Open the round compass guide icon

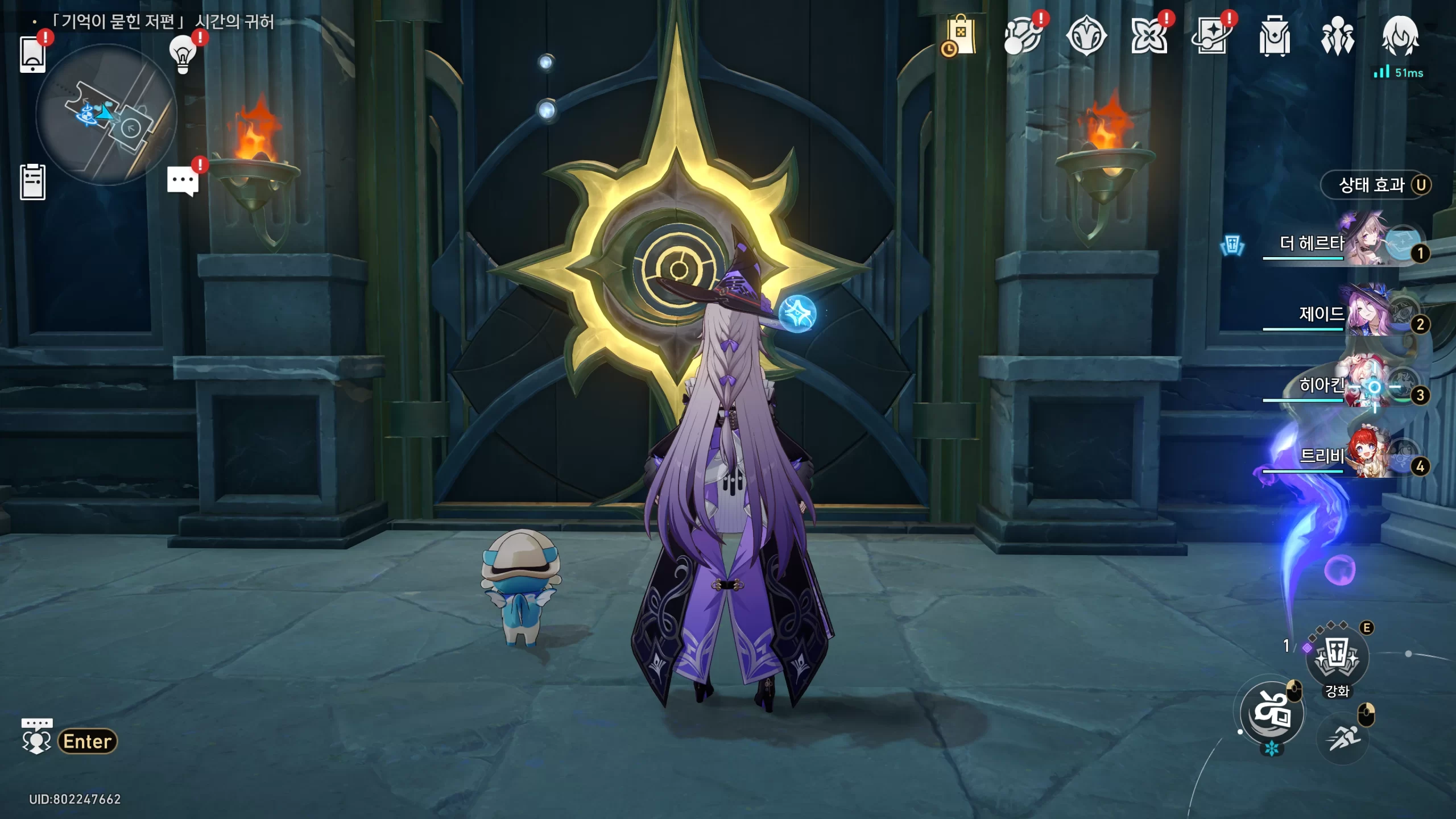point(1086,36)
